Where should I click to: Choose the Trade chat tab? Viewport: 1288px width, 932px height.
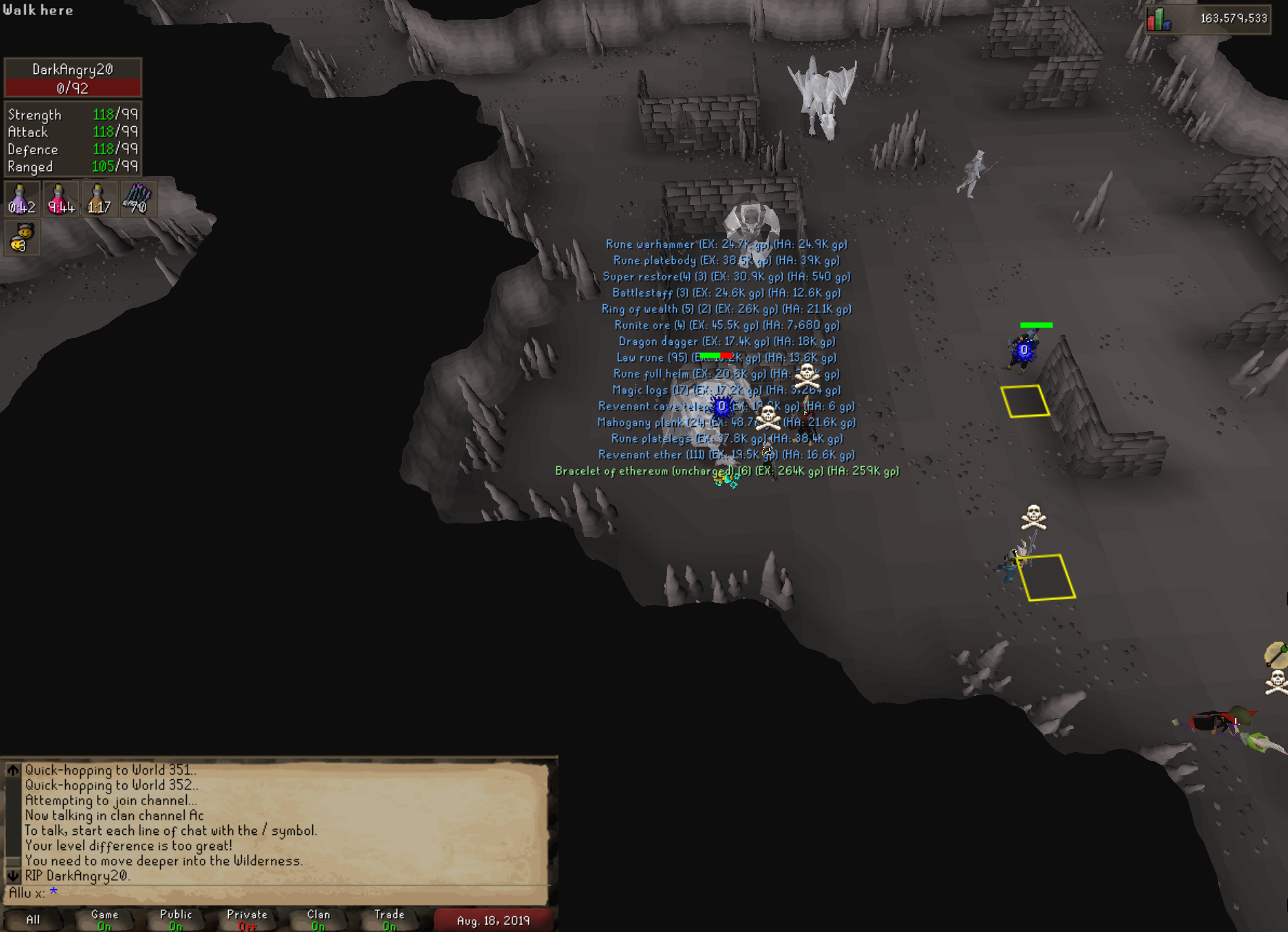(x=390, y=920)
